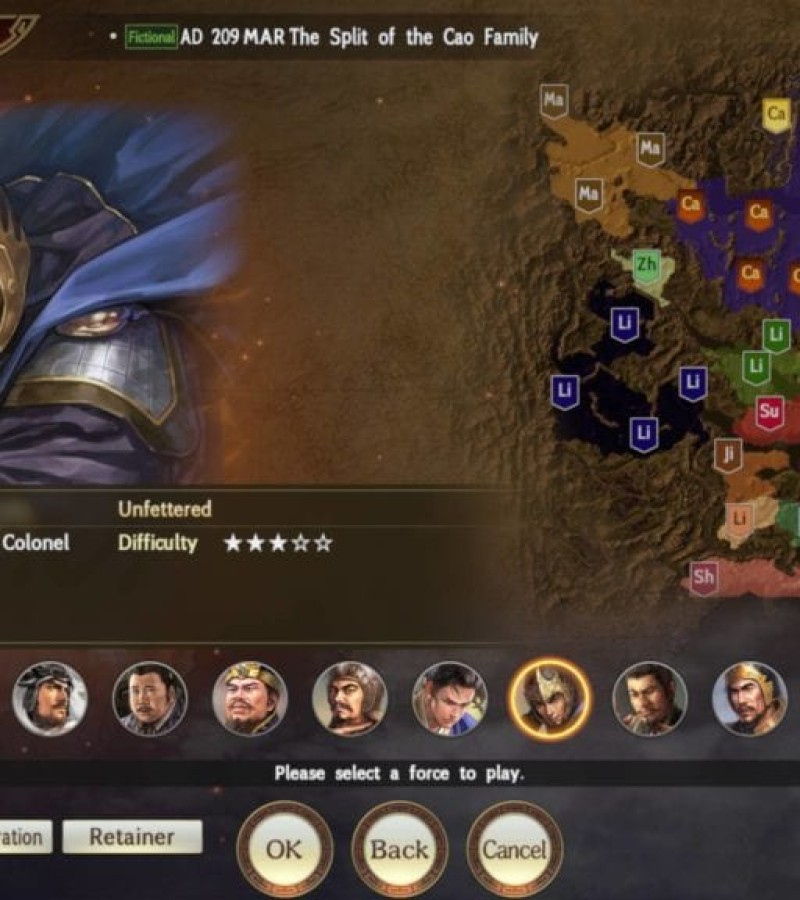Screen dimensions: 800x900
Task: Click the pink Sh force marker
Action: pyautogui.click(x=704, y=578)
